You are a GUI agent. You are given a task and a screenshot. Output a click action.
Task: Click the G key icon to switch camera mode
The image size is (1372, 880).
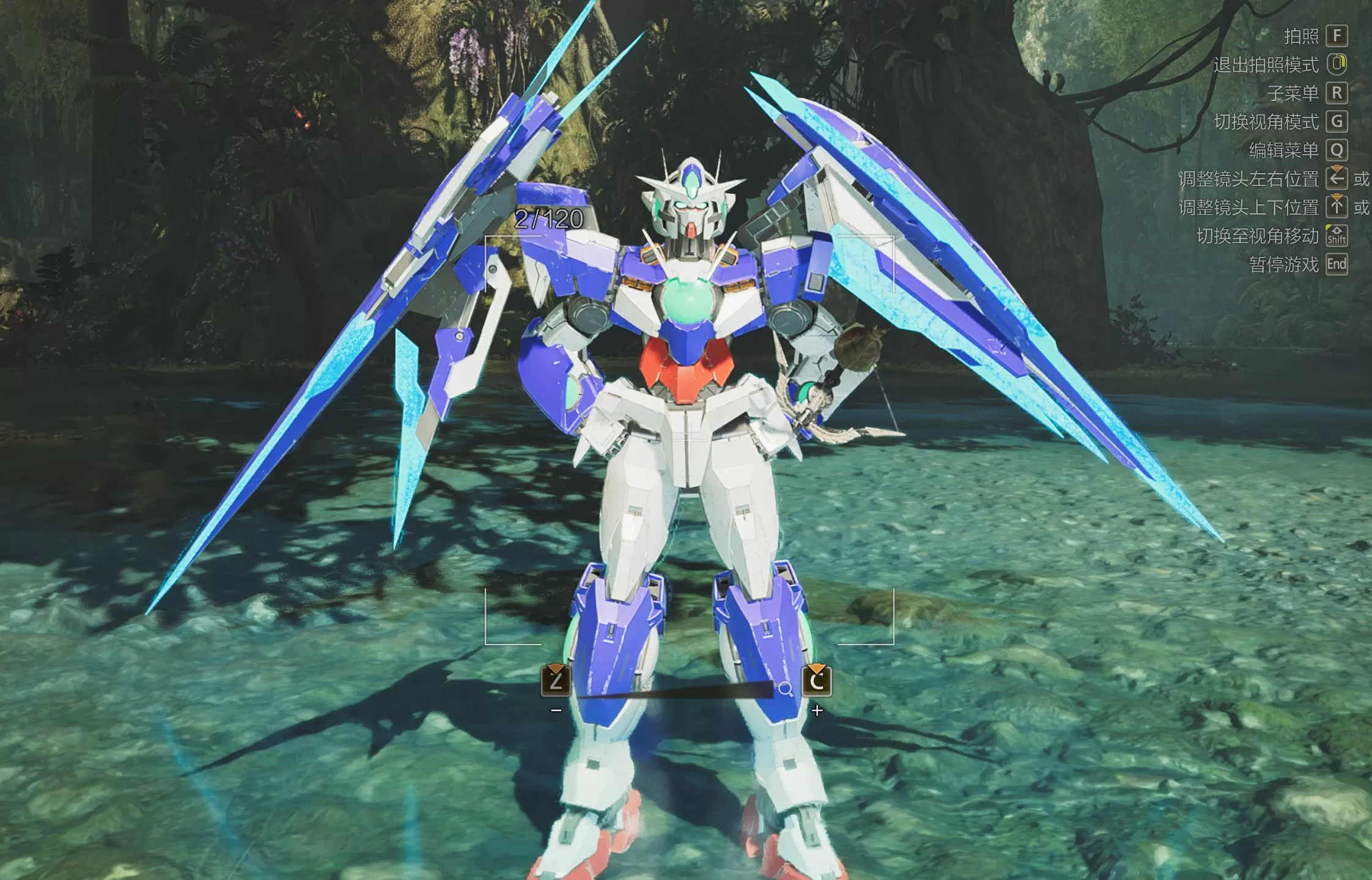[x=1337, y=122]
